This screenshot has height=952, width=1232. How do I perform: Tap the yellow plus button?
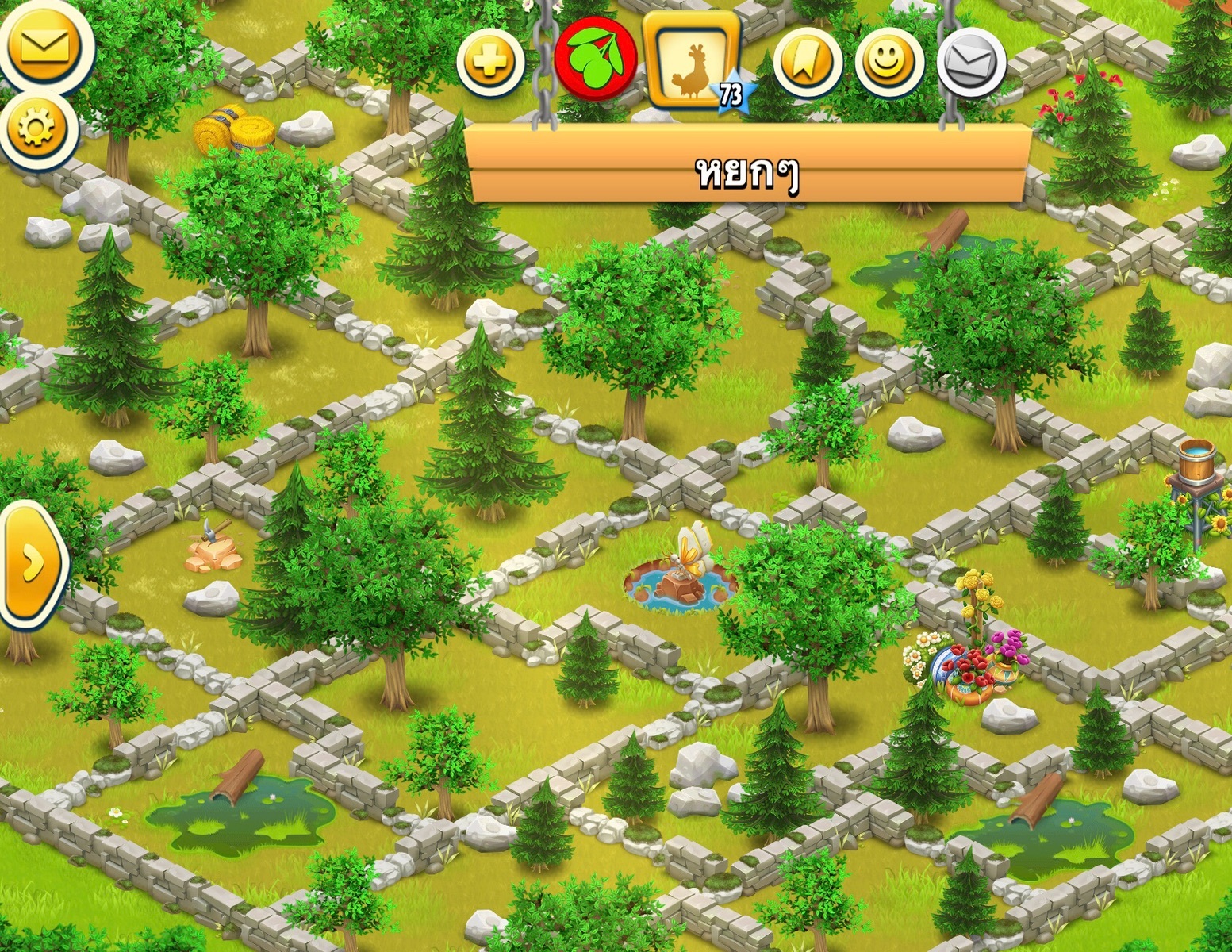[490, 61]
